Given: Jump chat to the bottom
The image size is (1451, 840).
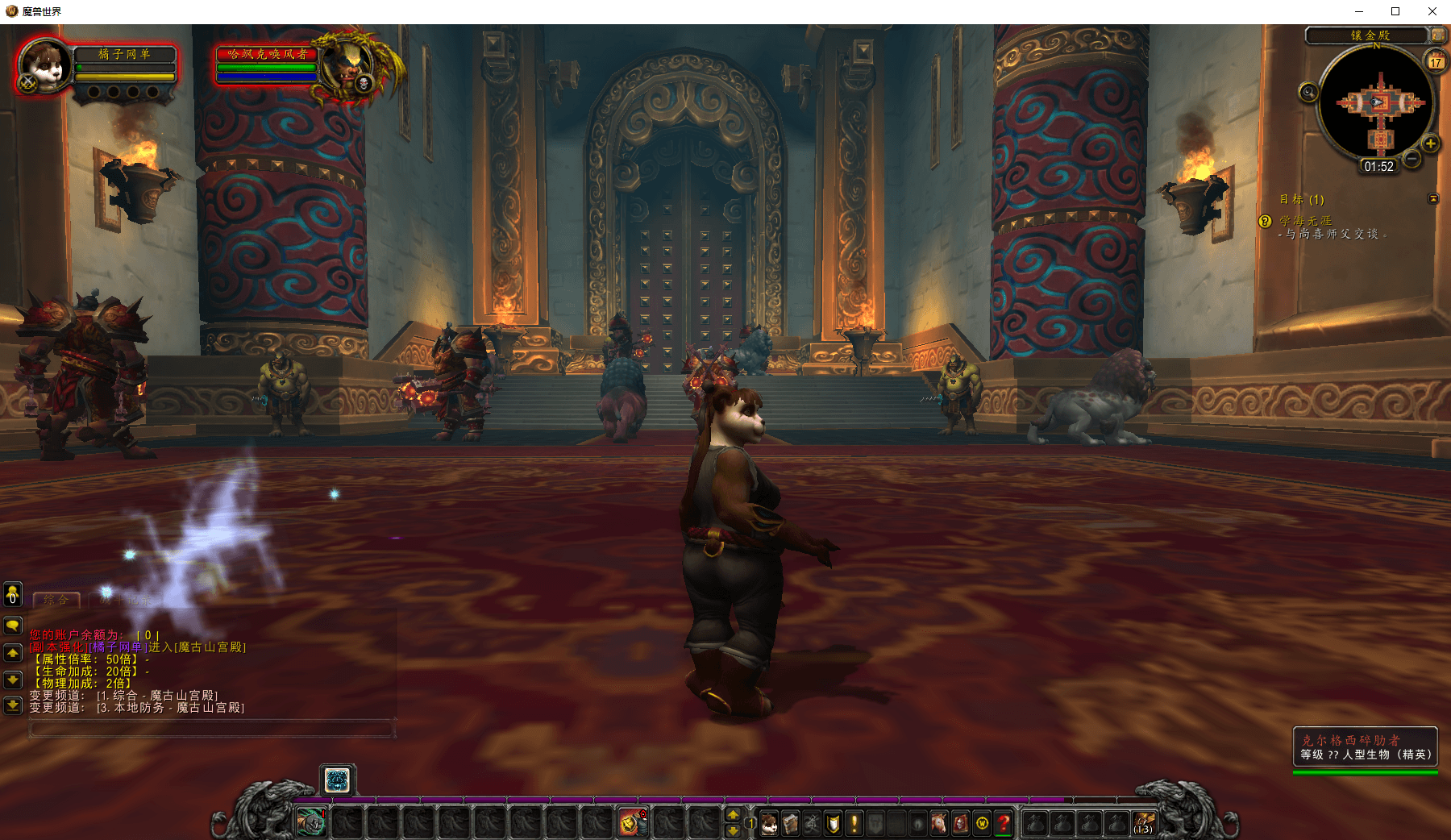Looking at the screenshot, I should [13, 705].
